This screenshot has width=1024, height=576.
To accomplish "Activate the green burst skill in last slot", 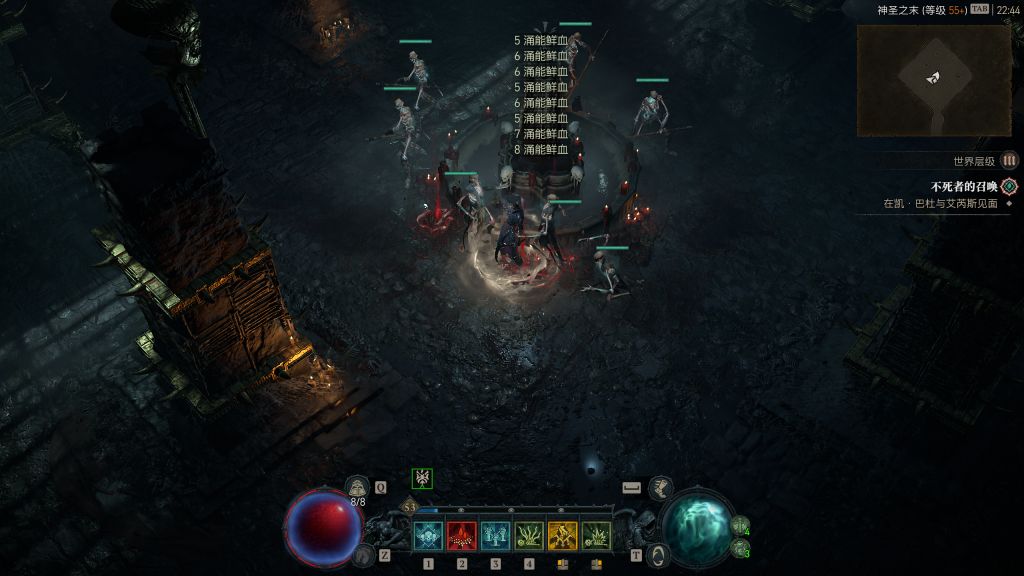I will tap(596, 536).
